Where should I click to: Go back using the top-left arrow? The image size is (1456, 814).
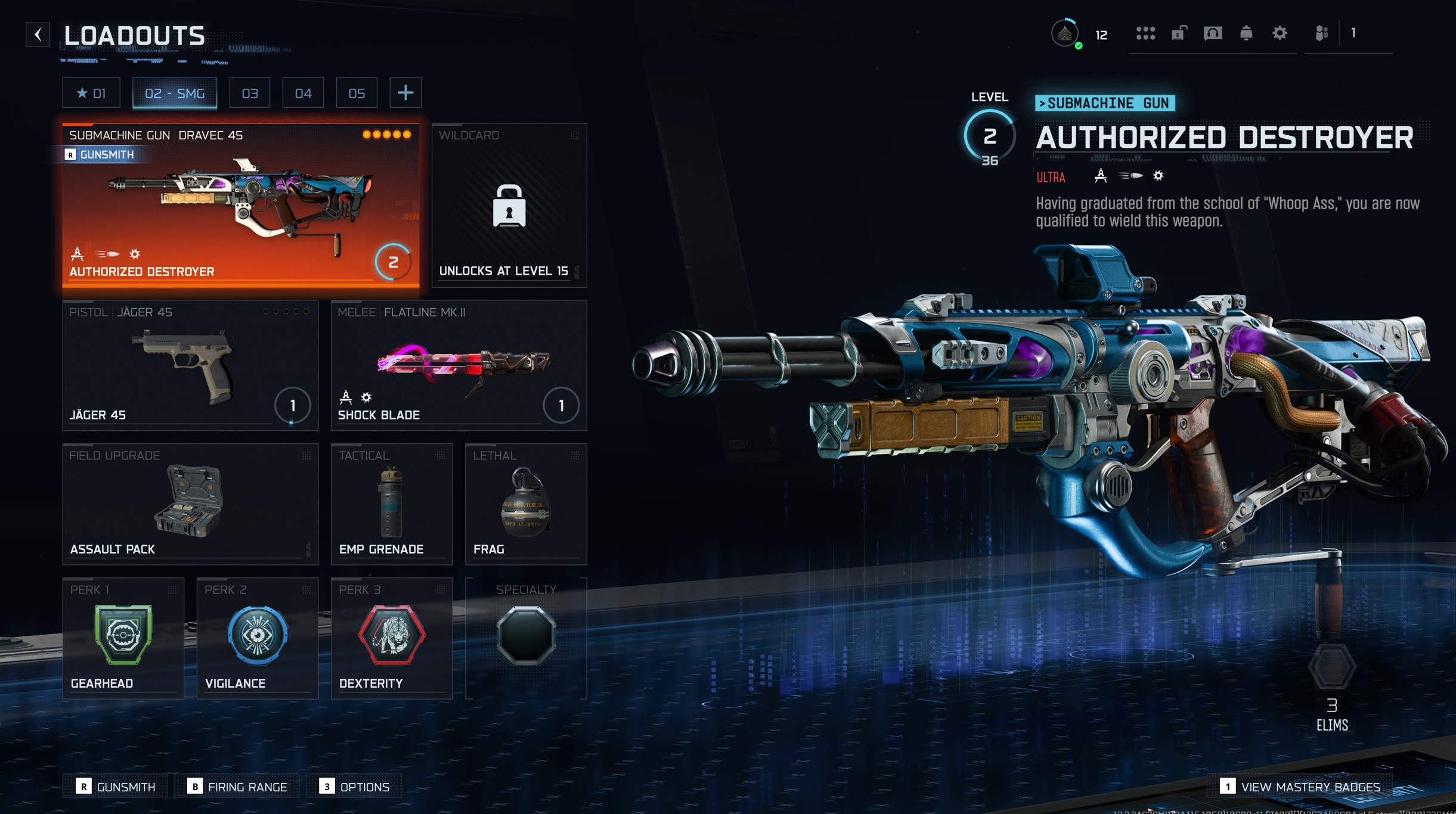[x=38, y=35]
